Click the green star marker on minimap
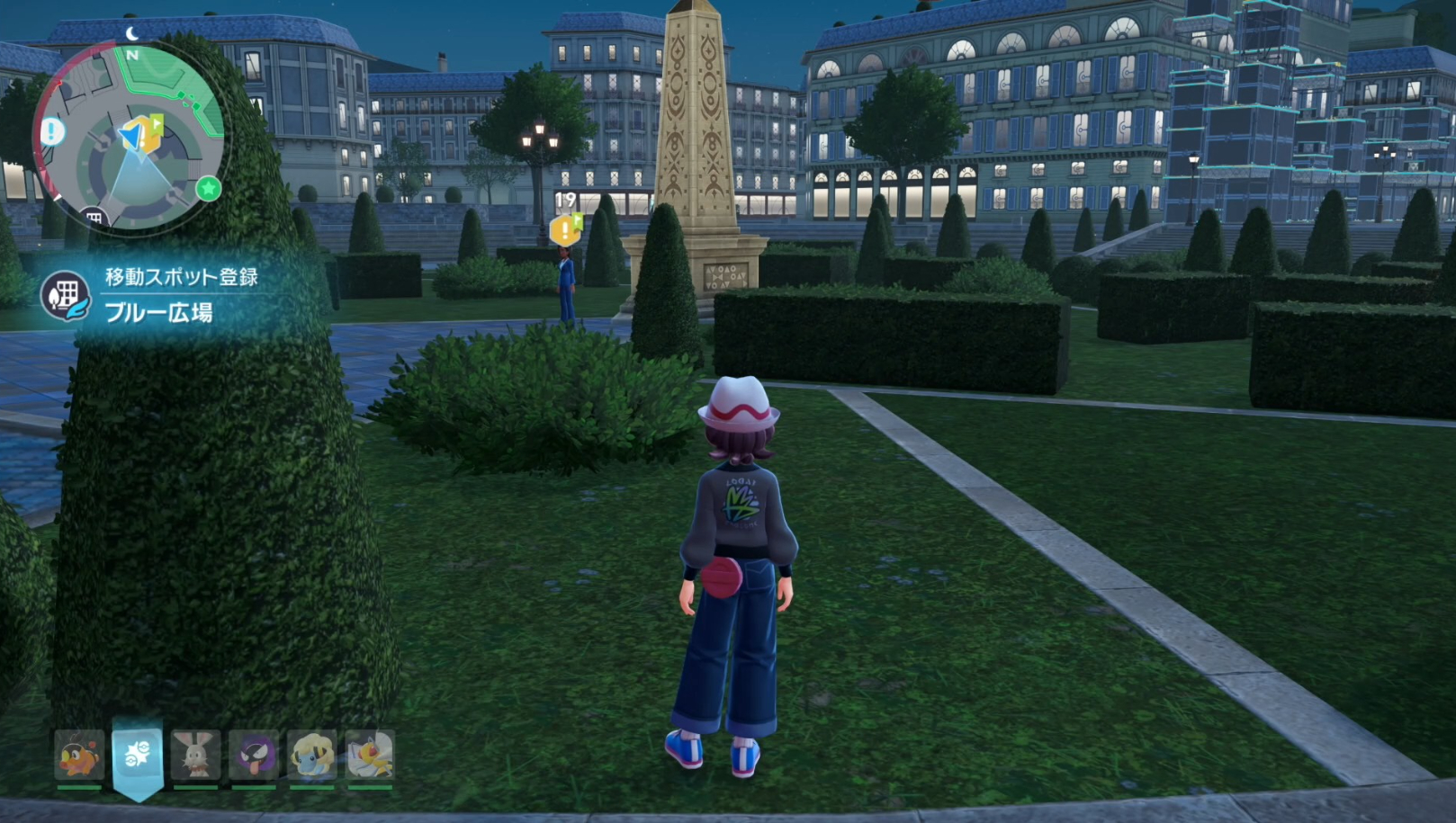The width and height of the screenshot is (1456, 823). 209,188
